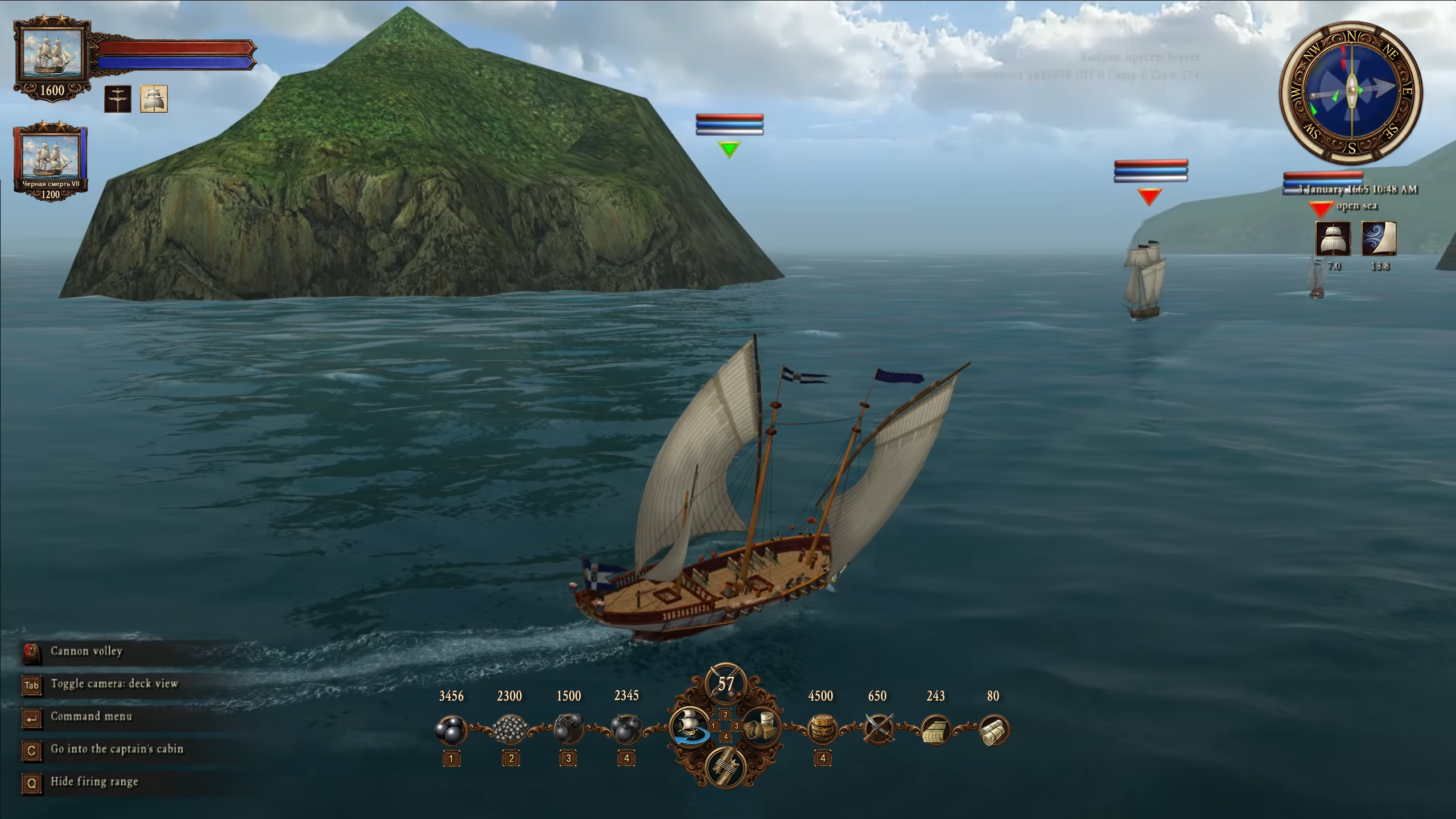
Task: Click the full sails icon near portrait
Action: click(154, 99)
